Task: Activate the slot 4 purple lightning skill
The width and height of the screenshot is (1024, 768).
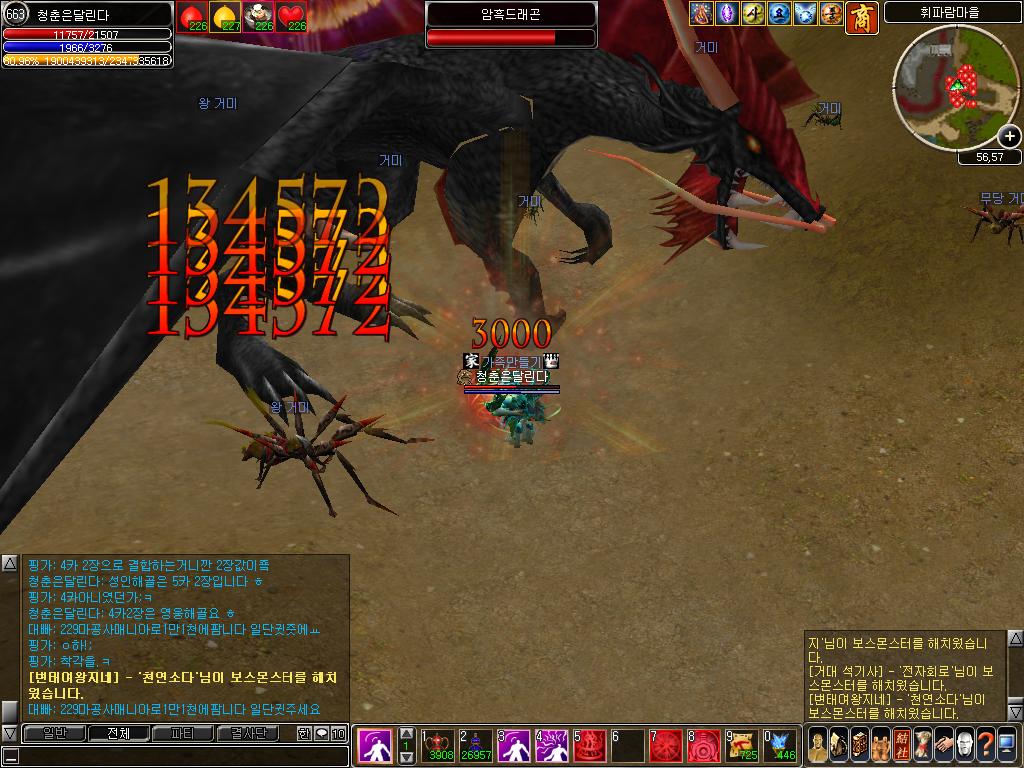Action: click(552, 745)
